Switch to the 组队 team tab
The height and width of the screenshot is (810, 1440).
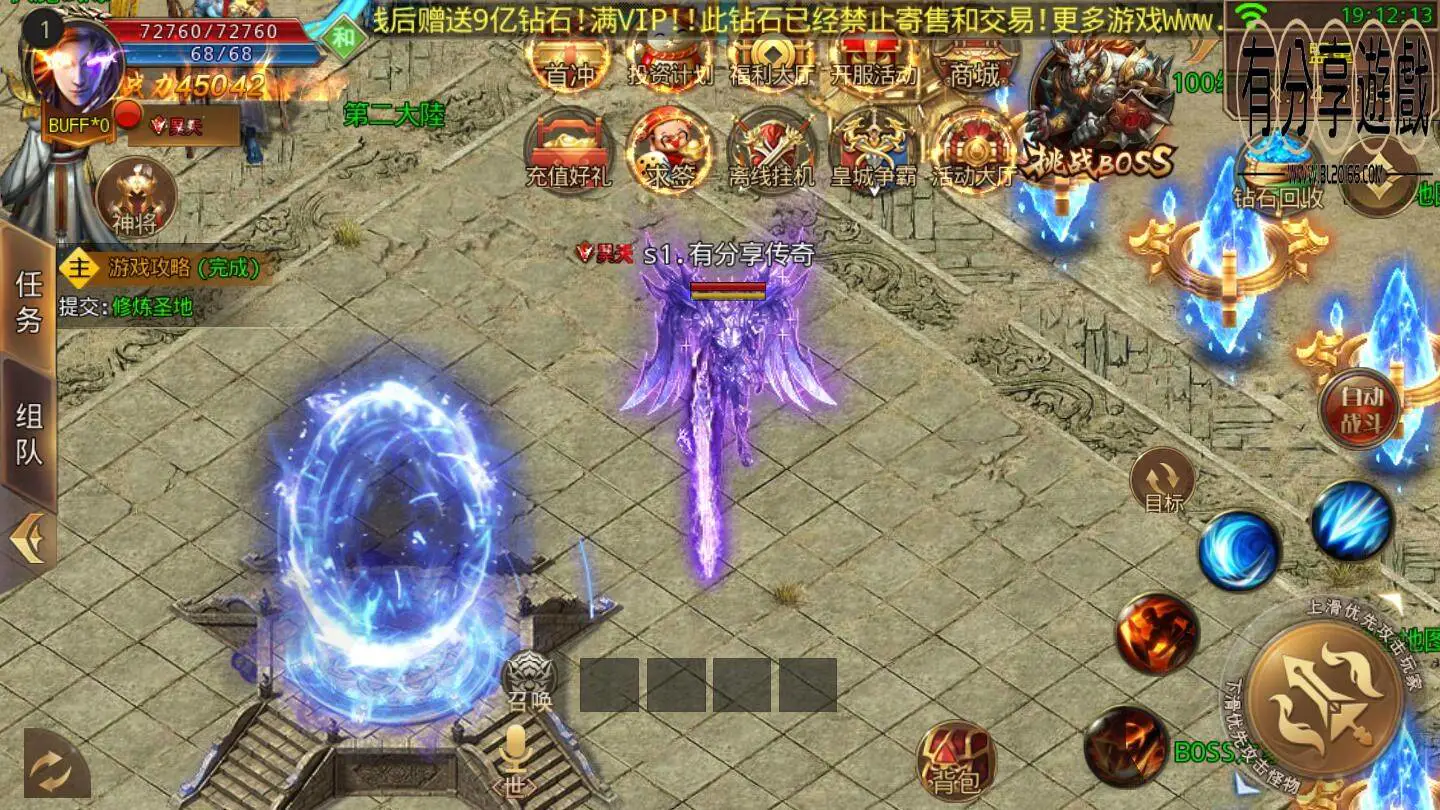(29, 434)
